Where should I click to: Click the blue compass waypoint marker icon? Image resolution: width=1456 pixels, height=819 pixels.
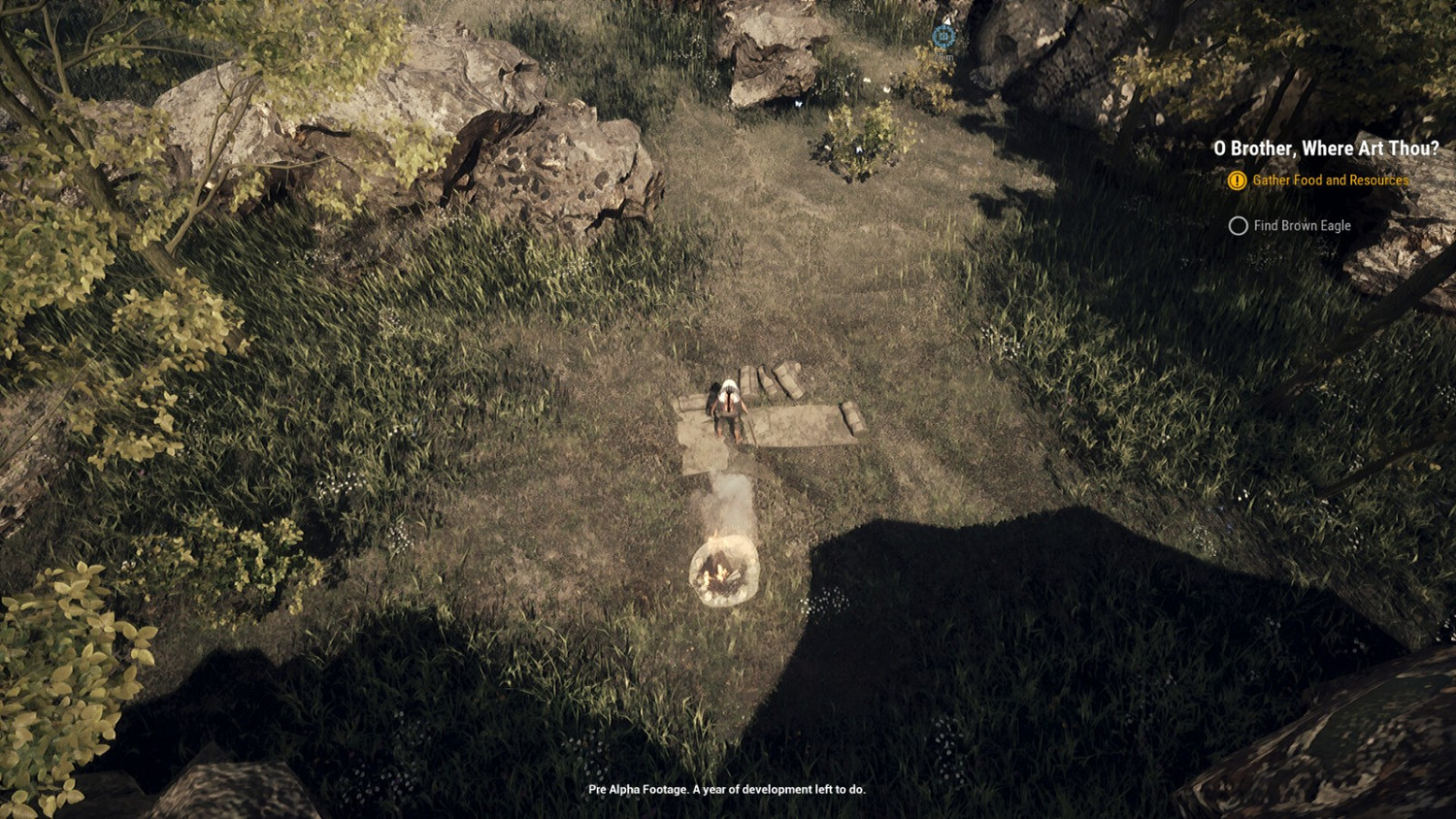point(943,37)
